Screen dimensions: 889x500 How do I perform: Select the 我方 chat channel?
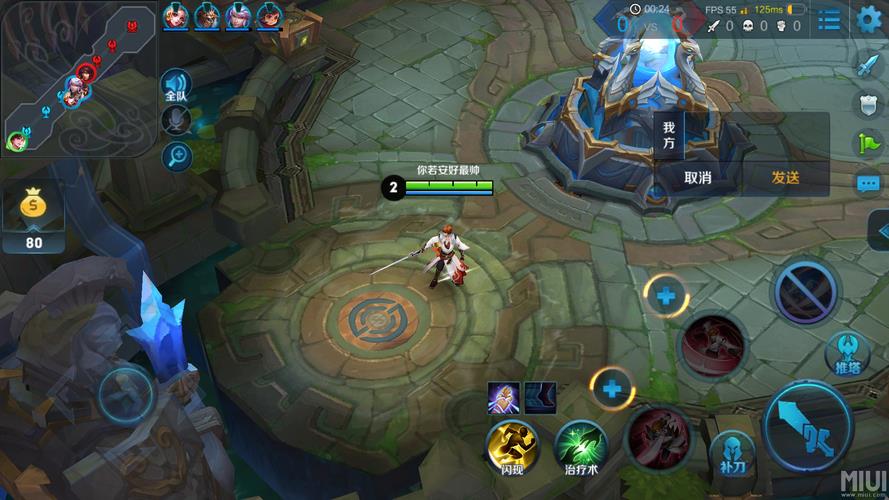[669, 135]
